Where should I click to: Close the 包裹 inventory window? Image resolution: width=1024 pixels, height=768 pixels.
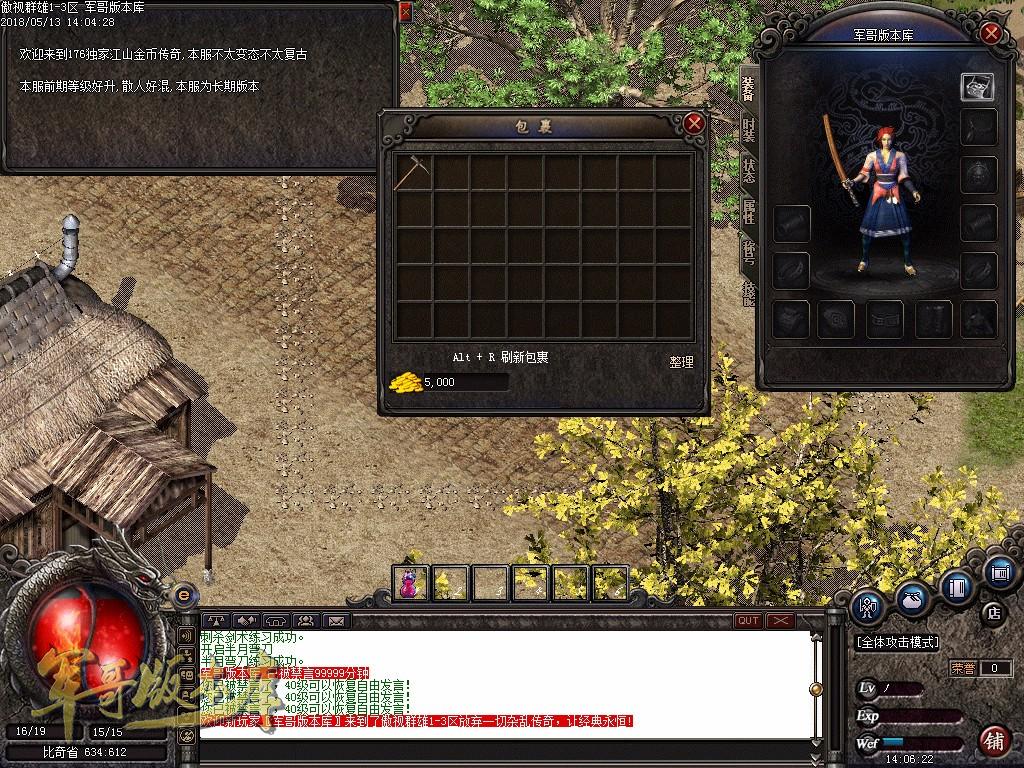point(694,124)
